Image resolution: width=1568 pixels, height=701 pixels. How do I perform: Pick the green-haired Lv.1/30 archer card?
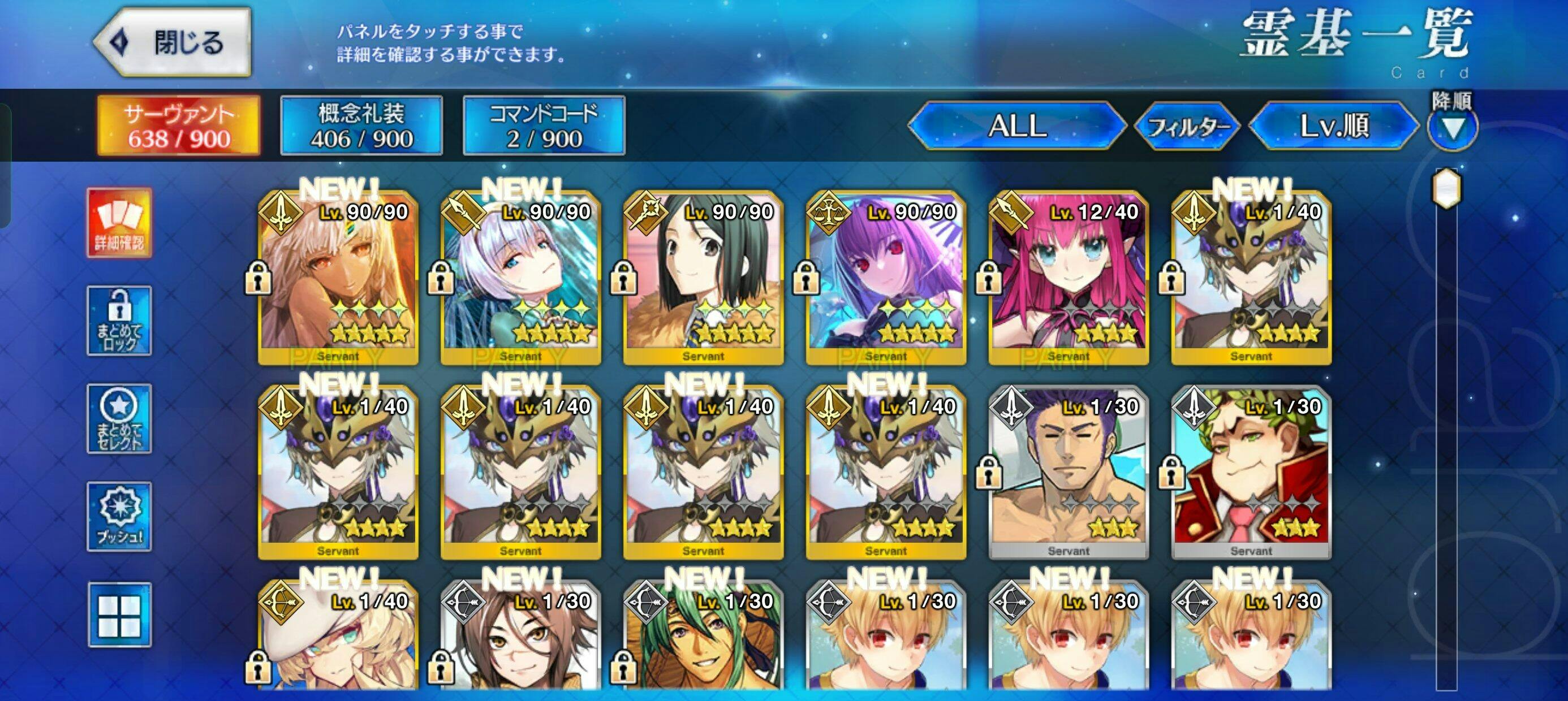coord(704,639)
